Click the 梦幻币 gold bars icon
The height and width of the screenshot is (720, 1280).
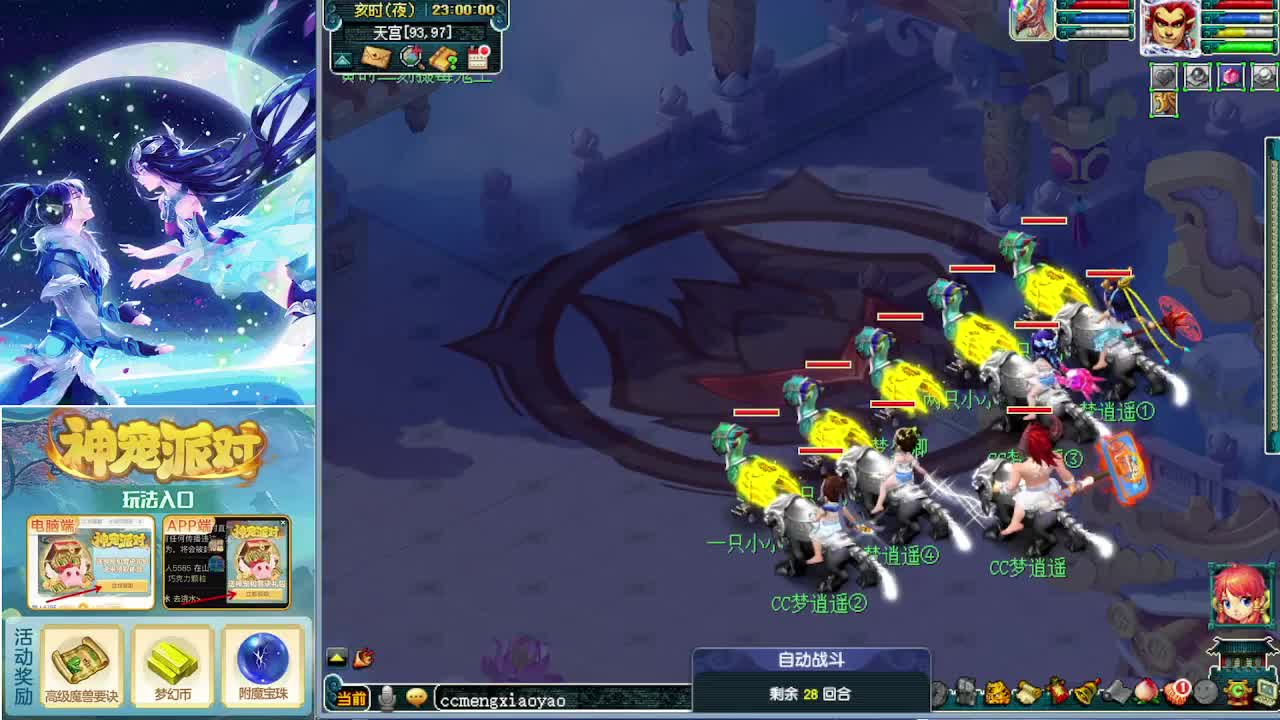pyautogui.click(x=173, y=662)
